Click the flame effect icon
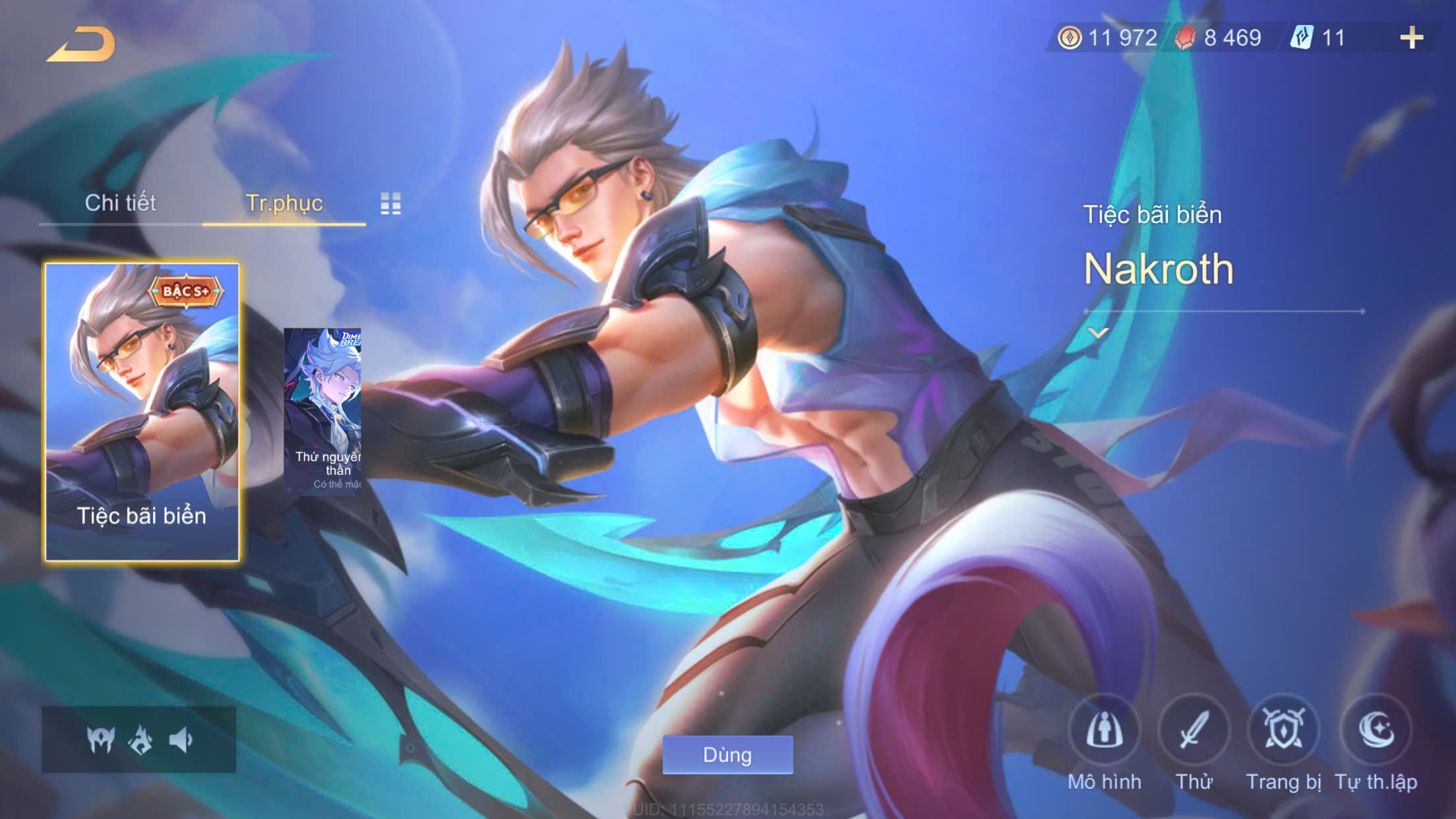The height and width of the screenshot is (819, 1456). point(140,740)
